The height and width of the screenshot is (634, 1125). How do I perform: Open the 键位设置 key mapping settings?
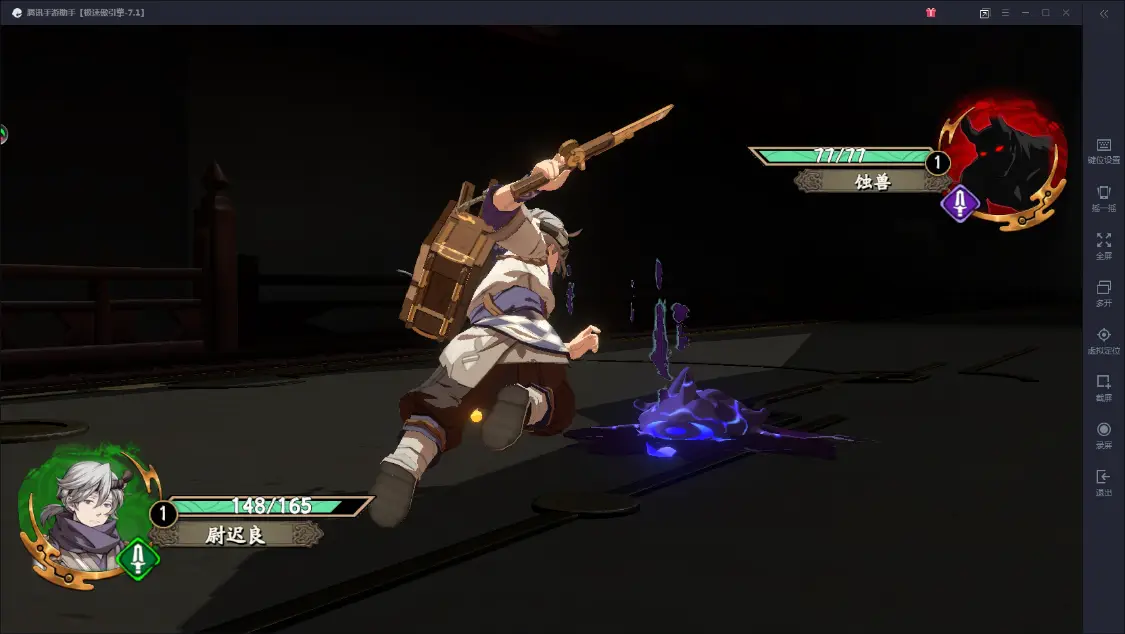pyautogui.click(x=1103, y=151)
